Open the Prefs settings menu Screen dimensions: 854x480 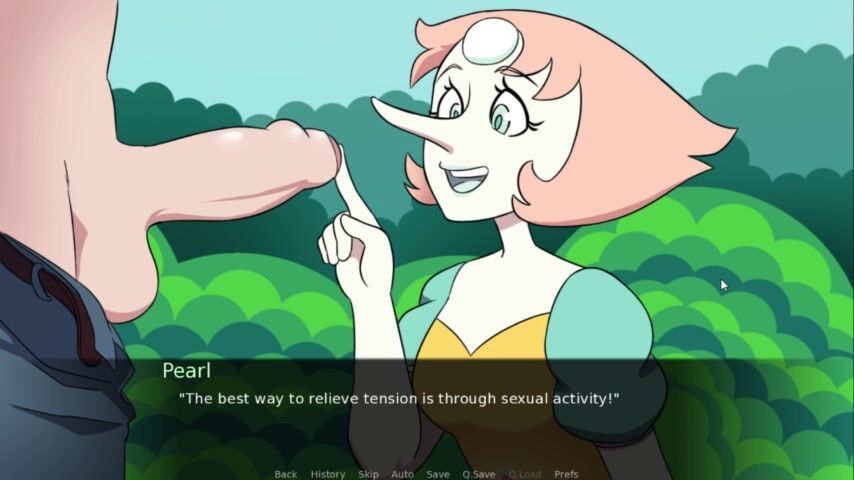coord(566,474)
